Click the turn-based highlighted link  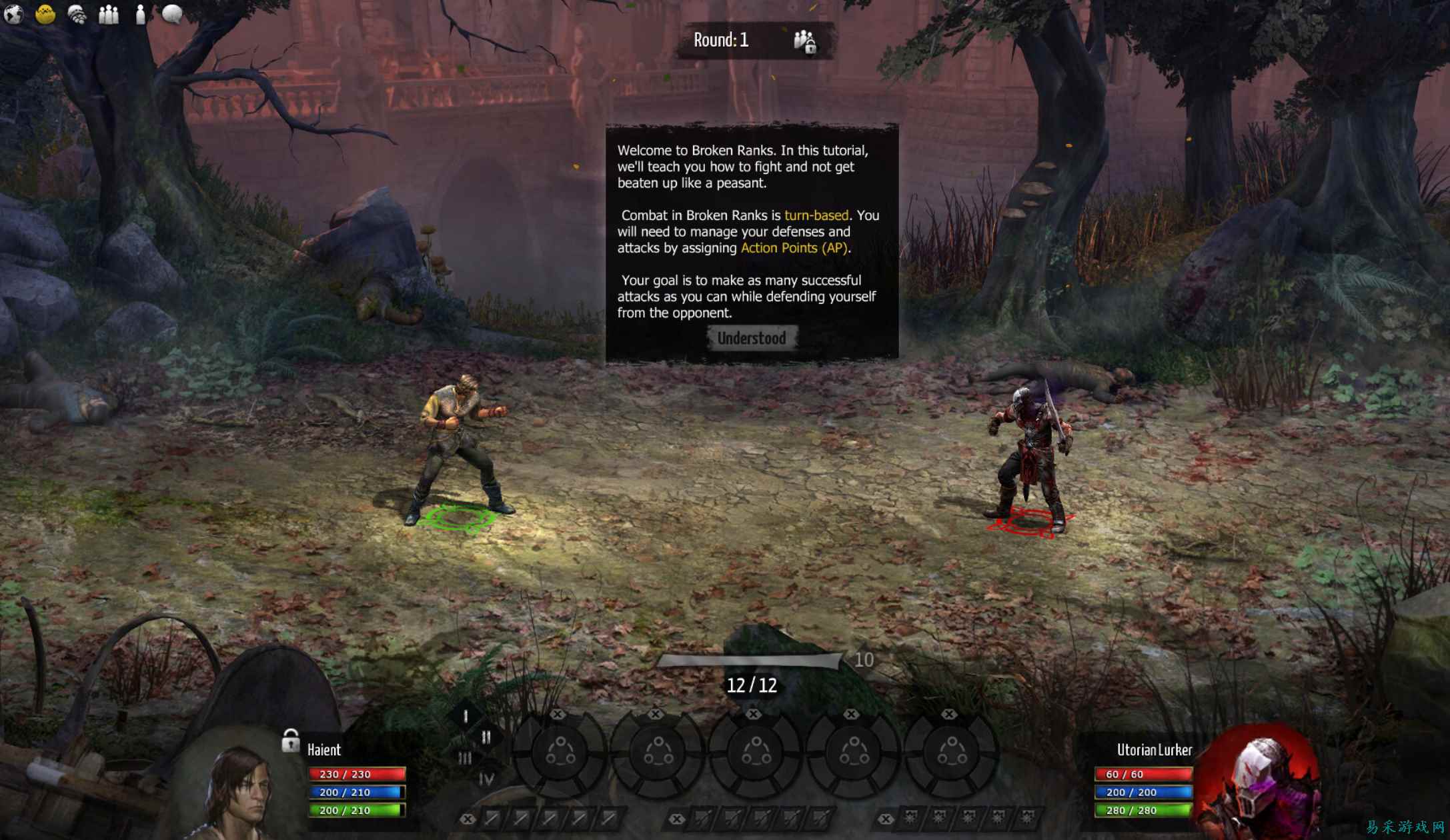click(x=817, y=215)
